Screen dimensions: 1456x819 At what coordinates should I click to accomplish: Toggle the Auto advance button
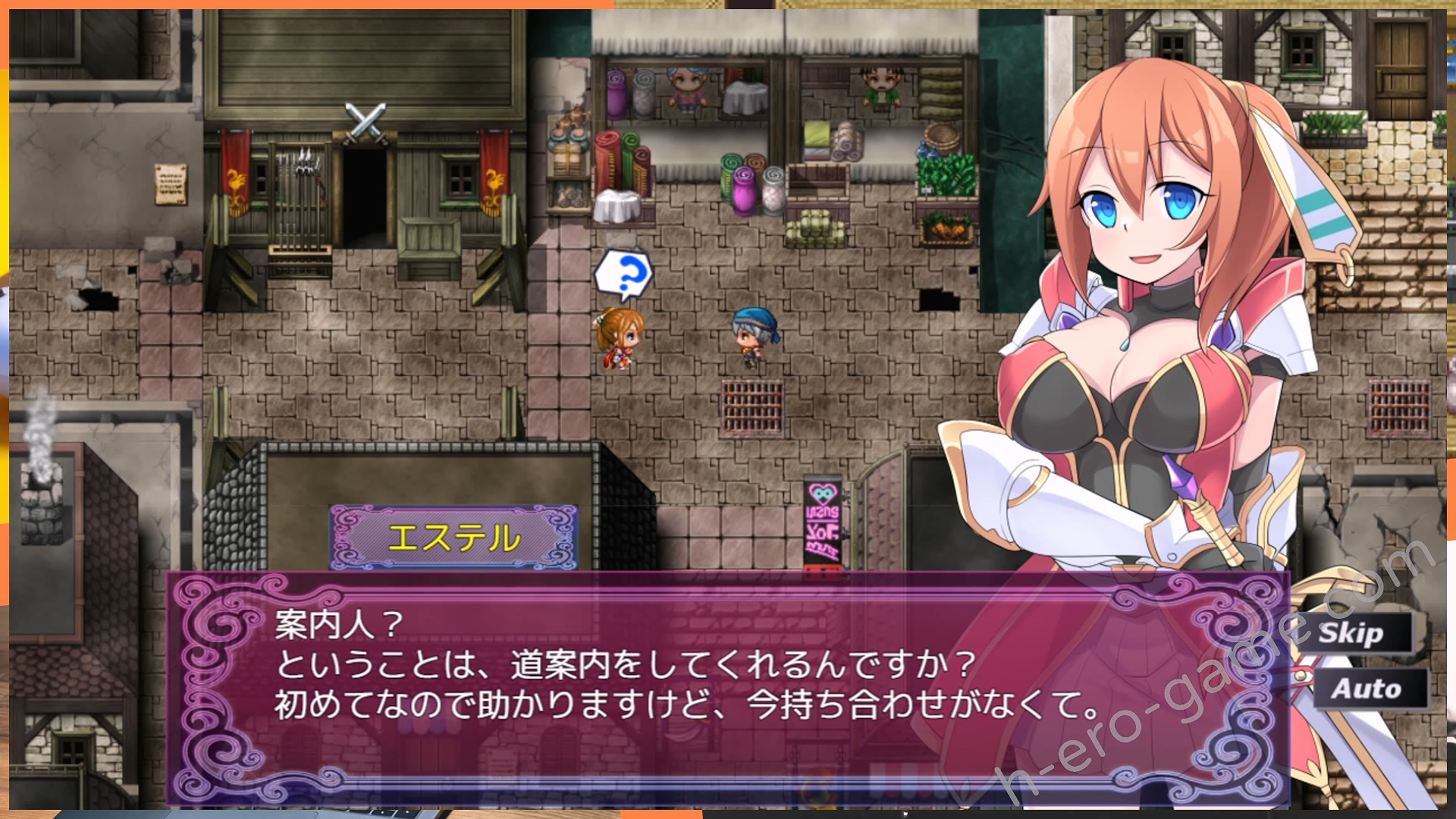(x=1366, y=689)
